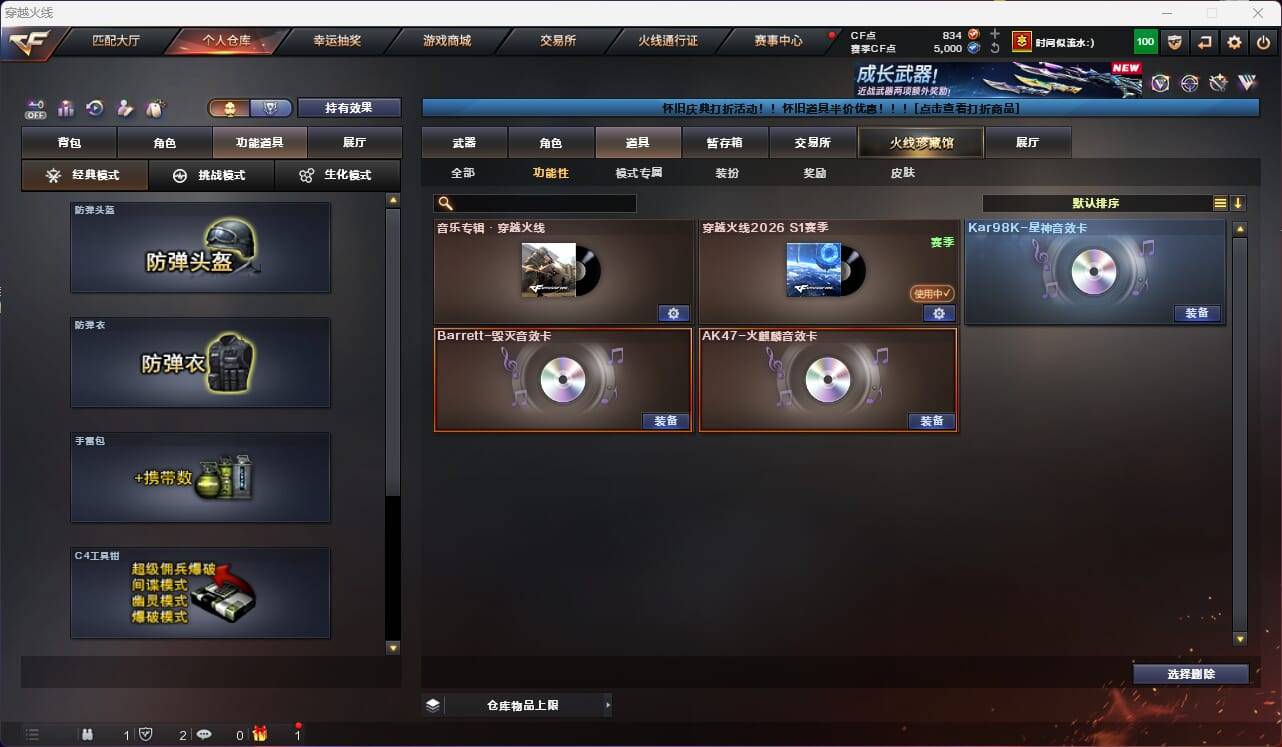Open the gear icon on 音乐专辑·穿越火线 card

[673, 313]
